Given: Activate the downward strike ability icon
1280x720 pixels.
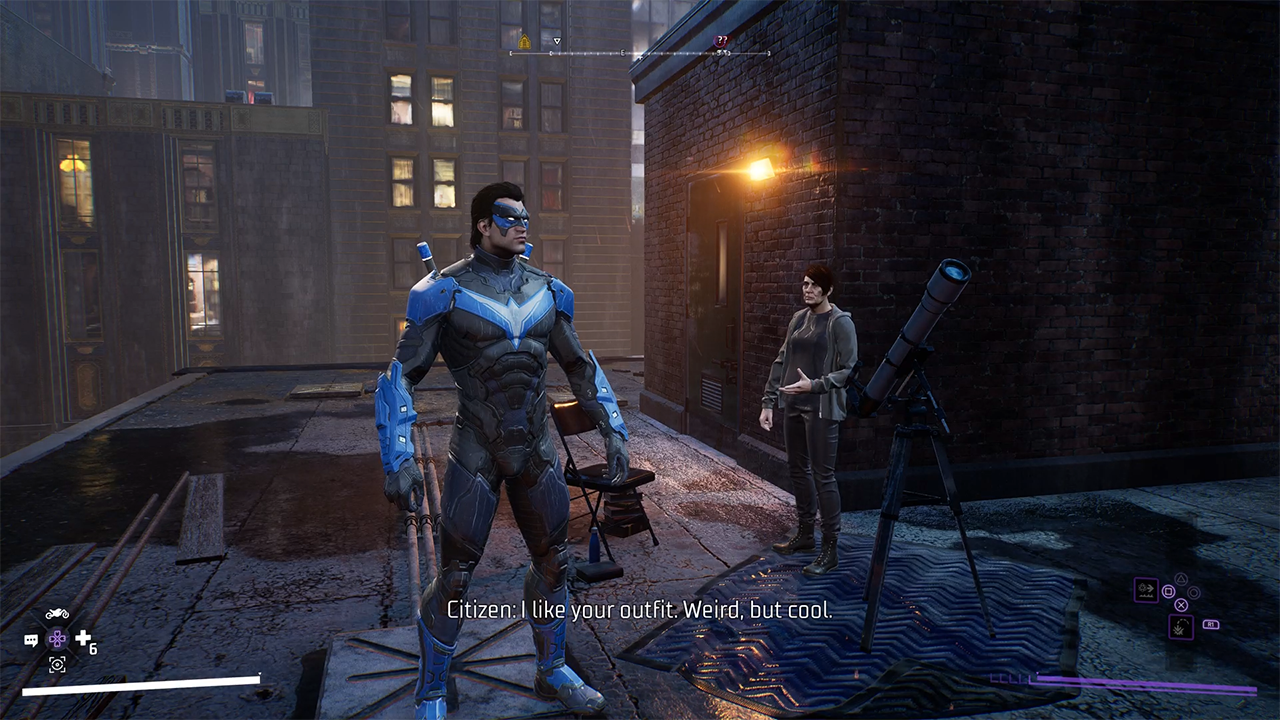Looking at the screenshot, I should pos(1181,627).
